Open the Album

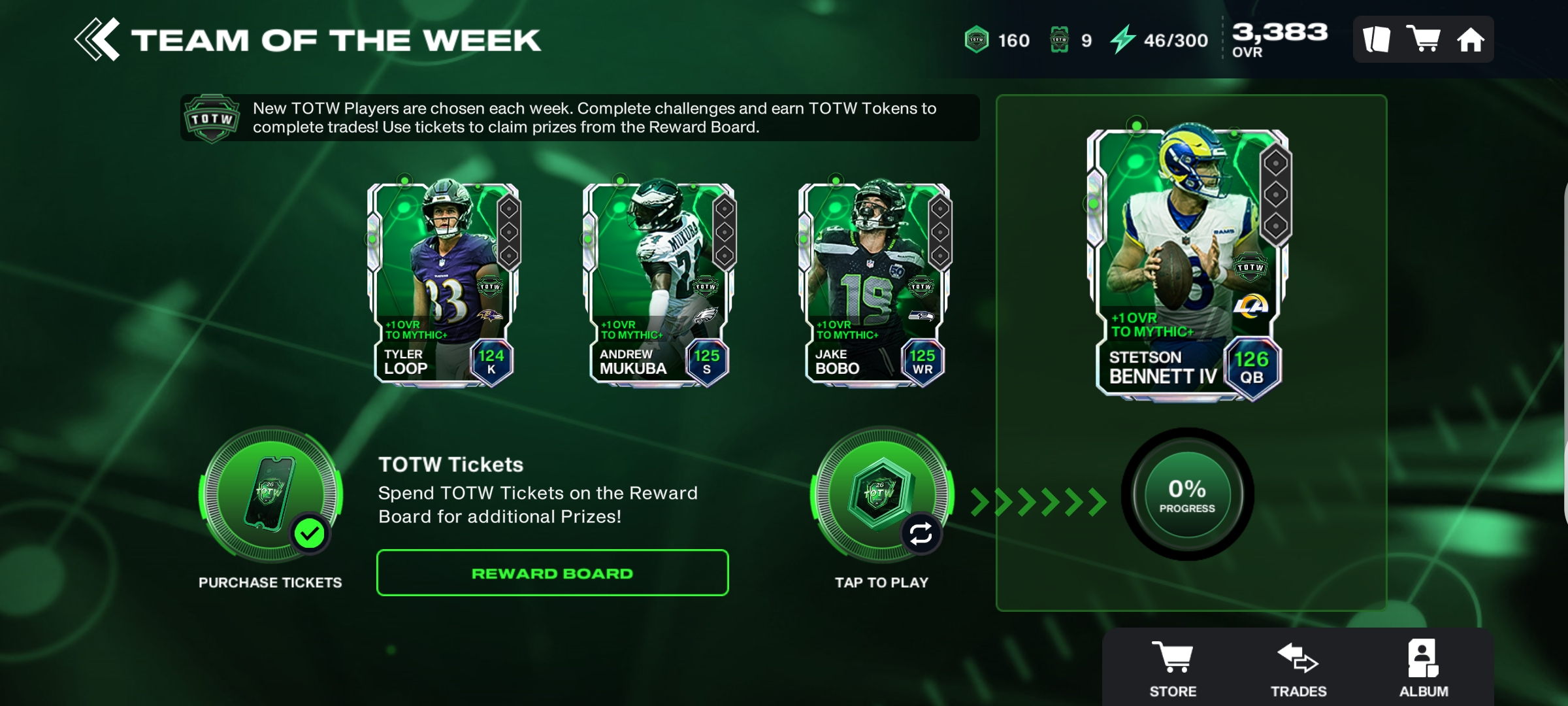click(1424, 668)
